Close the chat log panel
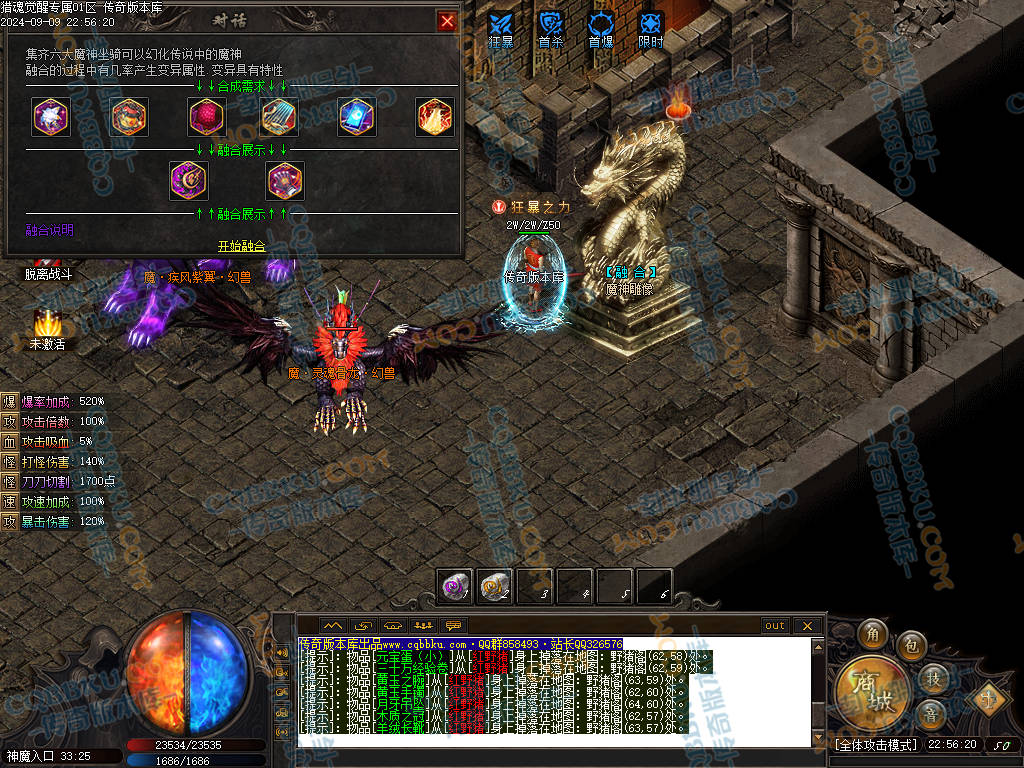This screenshot has width=1024, height=768. 807,626
